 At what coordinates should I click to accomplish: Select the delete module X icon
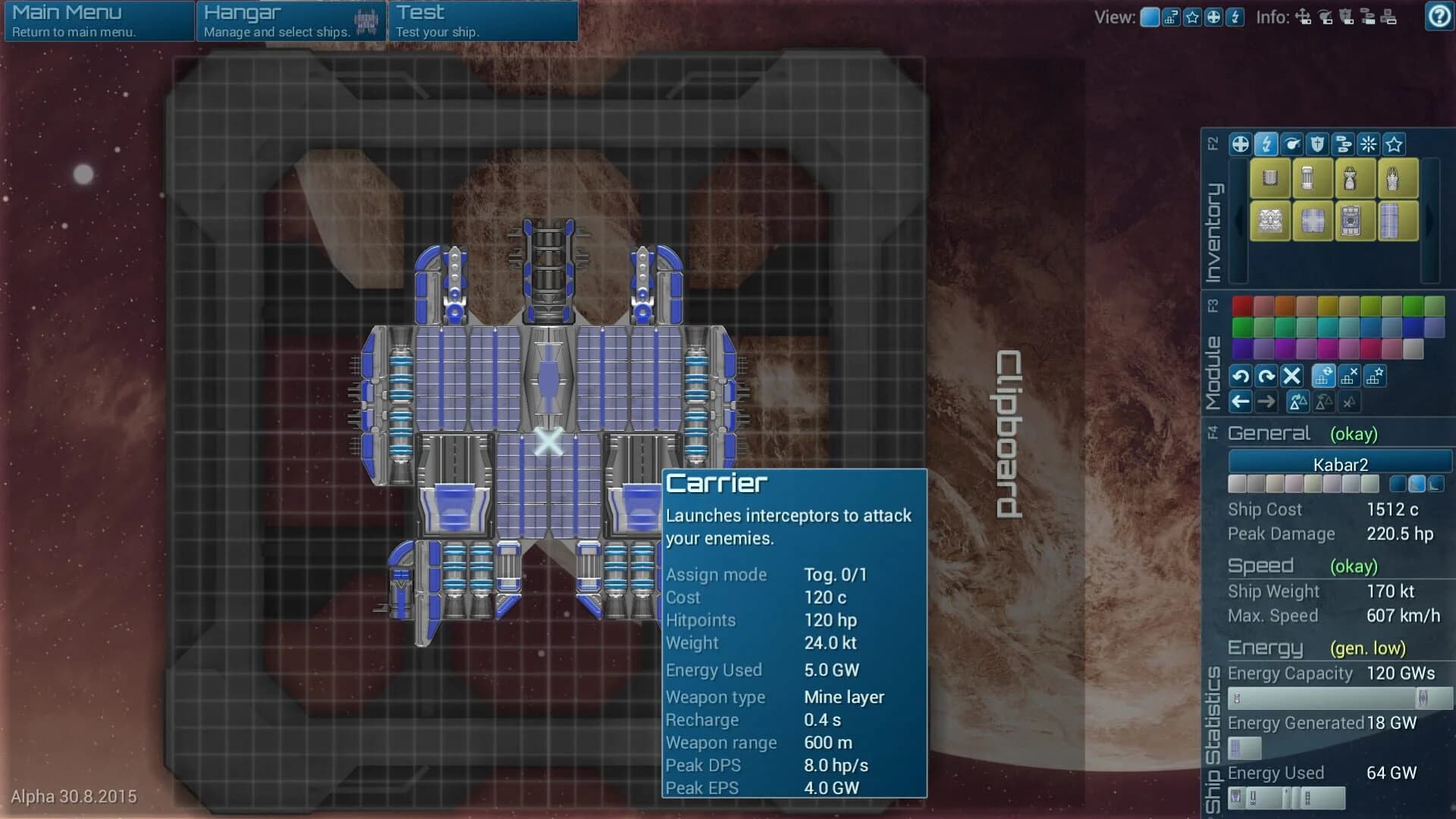(1291, 377)
